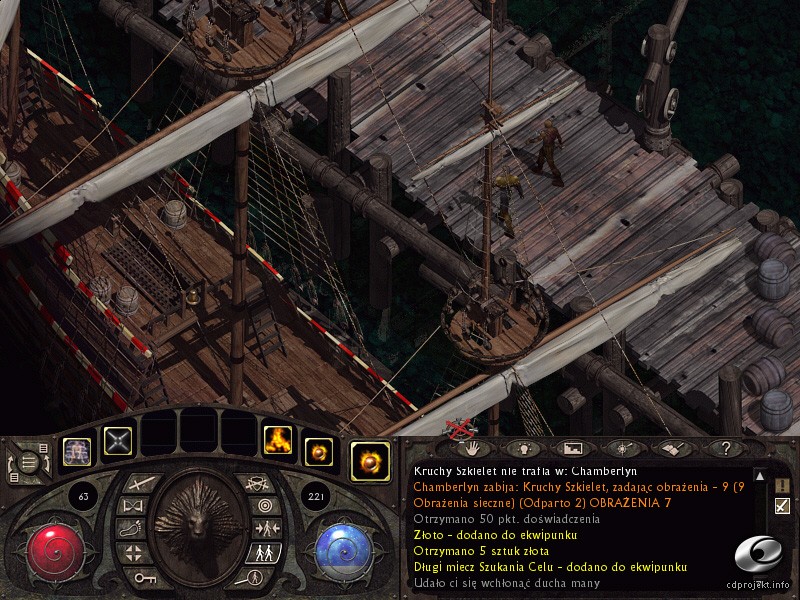Open help with the question mark button
The image size is (800, 600).
pos(726,449)
